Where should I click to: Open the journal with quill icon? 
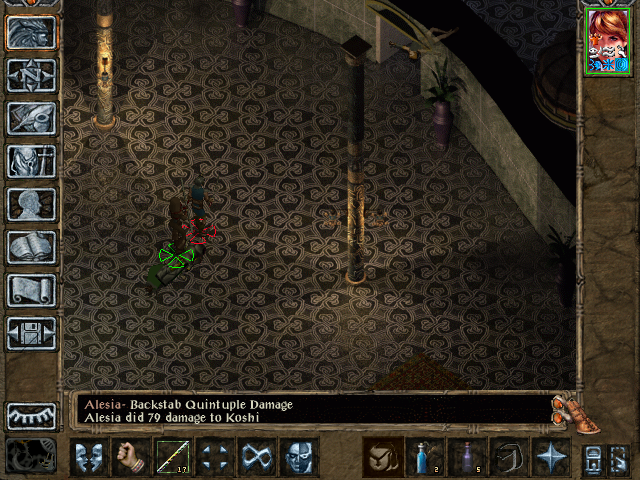click(32, 118)
